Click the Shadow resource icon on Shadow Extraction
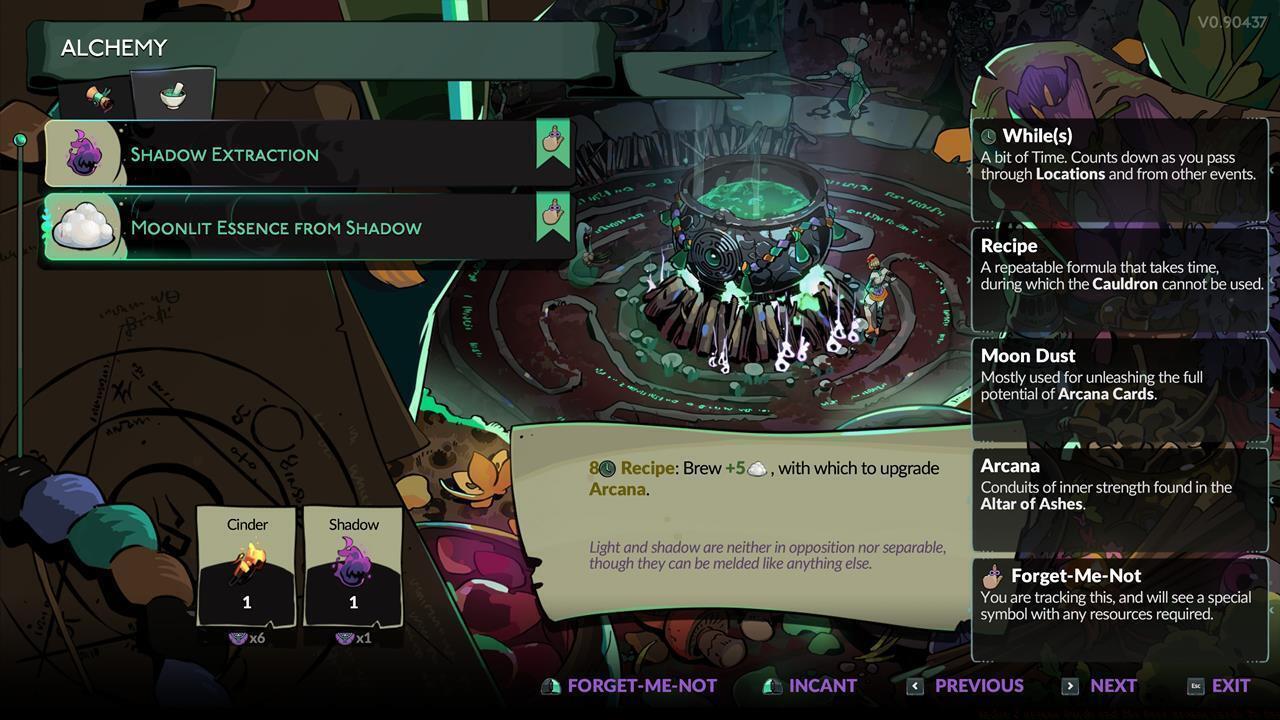 point(84,154)
